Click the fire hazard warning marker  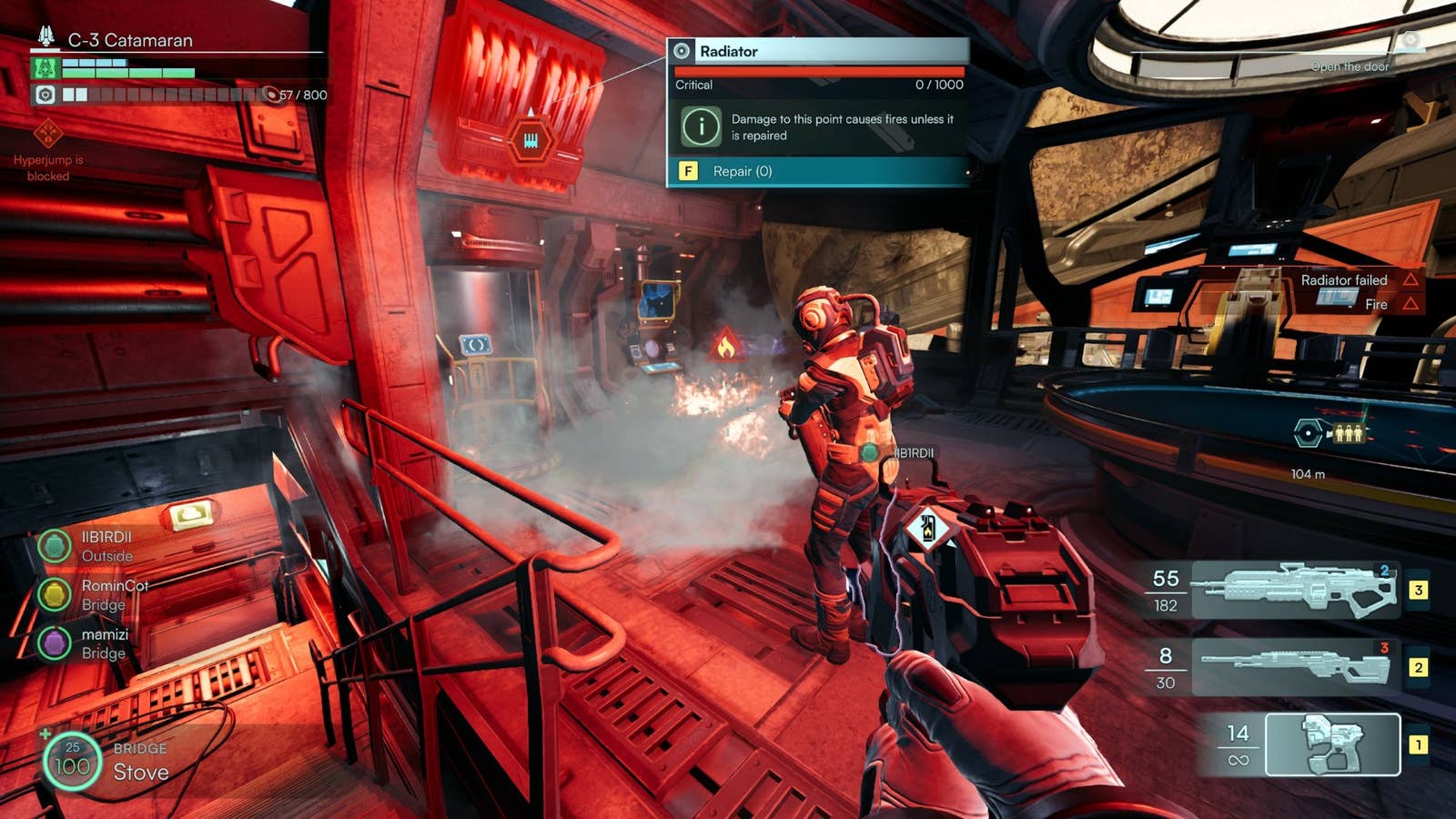click(725, 346)
